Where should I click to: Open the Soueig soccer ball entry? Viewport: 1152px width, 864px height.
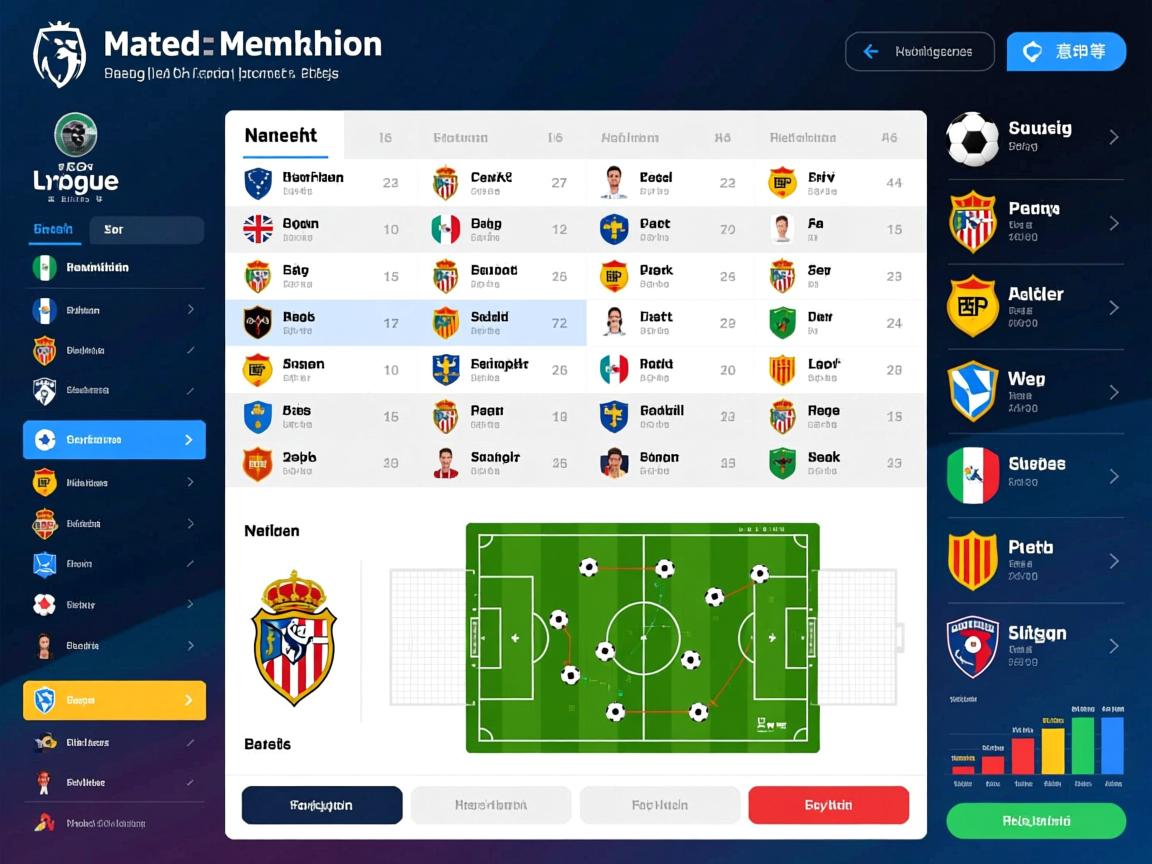pos(1035,137)
